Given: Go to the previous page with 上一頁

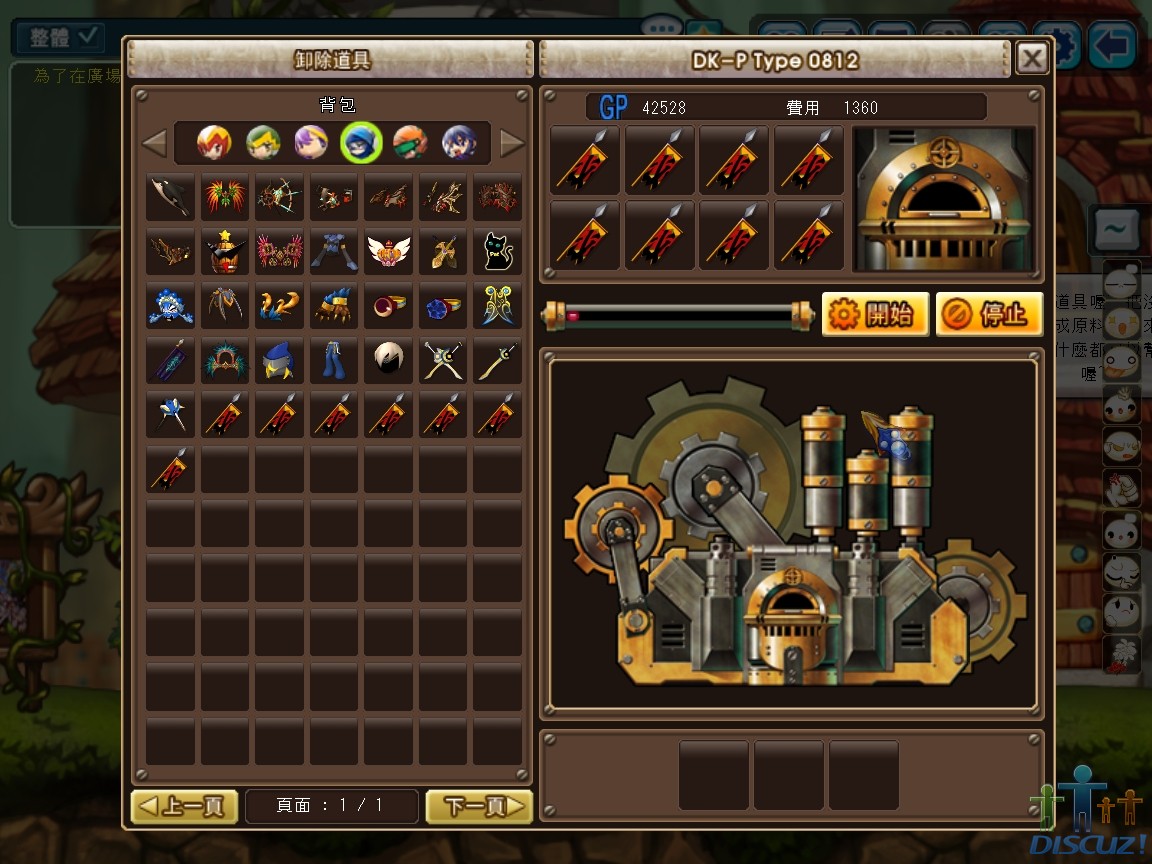Looking at the screenshot, I should pos(185,806).
